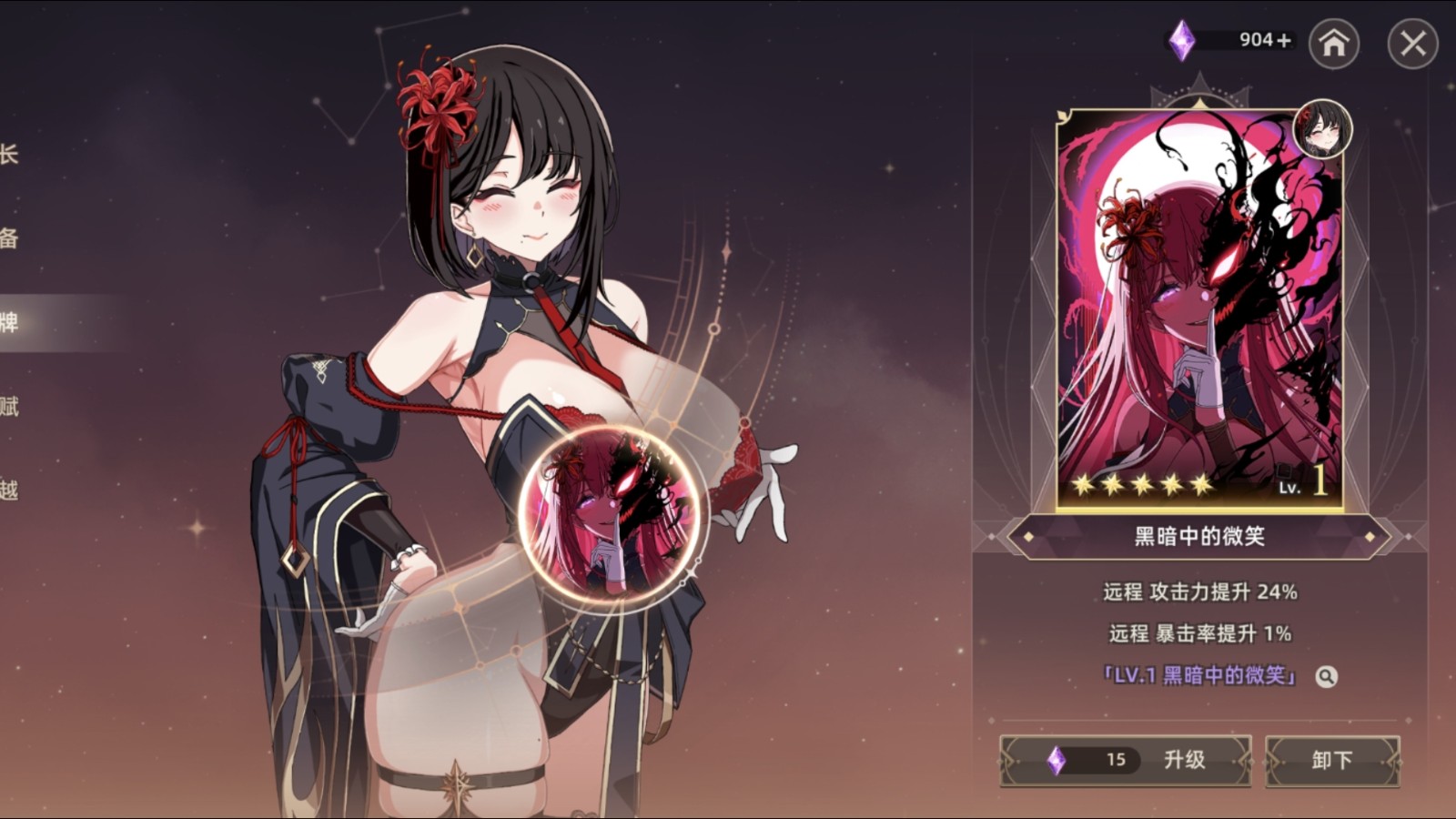The height and width of the screenshot is (819, 1456).
Task: Switch to the left tab ending in 赋
Action: (9, 406)
